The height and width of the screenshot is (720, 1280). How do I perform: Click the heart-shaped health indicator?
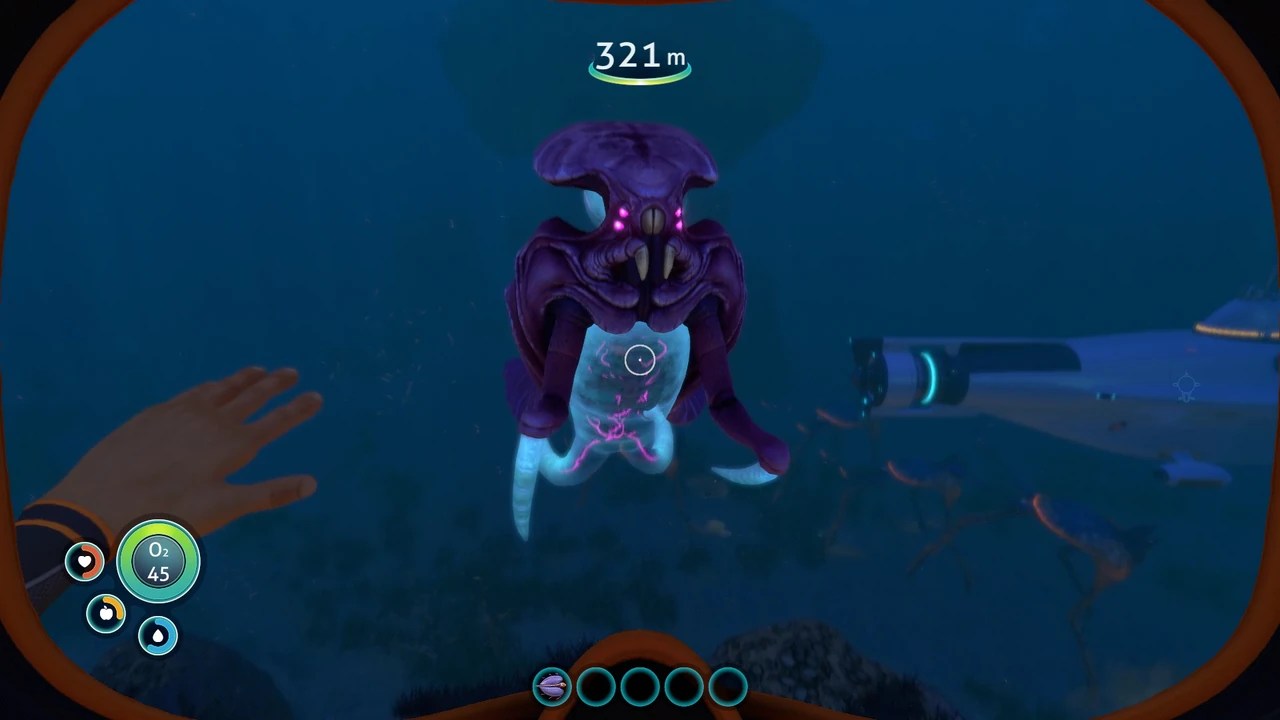84,562
